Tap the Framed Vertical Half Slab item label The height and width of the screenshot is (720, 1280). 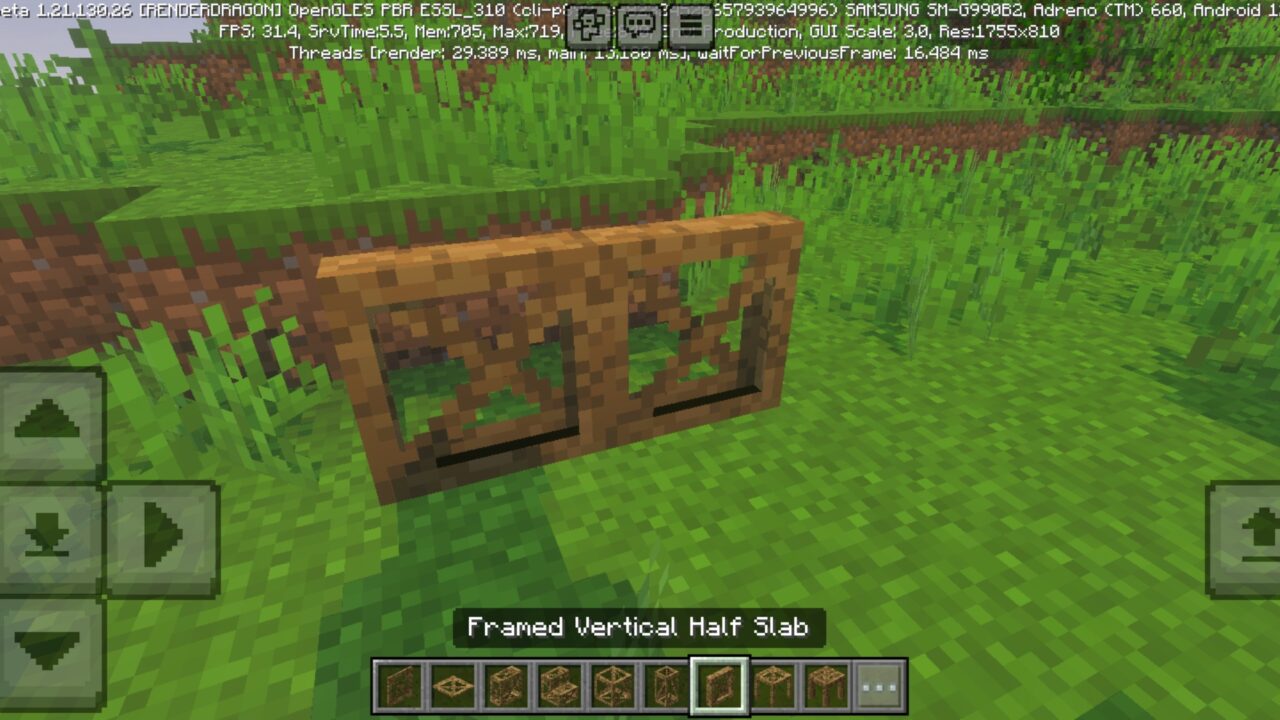(640, 628)
